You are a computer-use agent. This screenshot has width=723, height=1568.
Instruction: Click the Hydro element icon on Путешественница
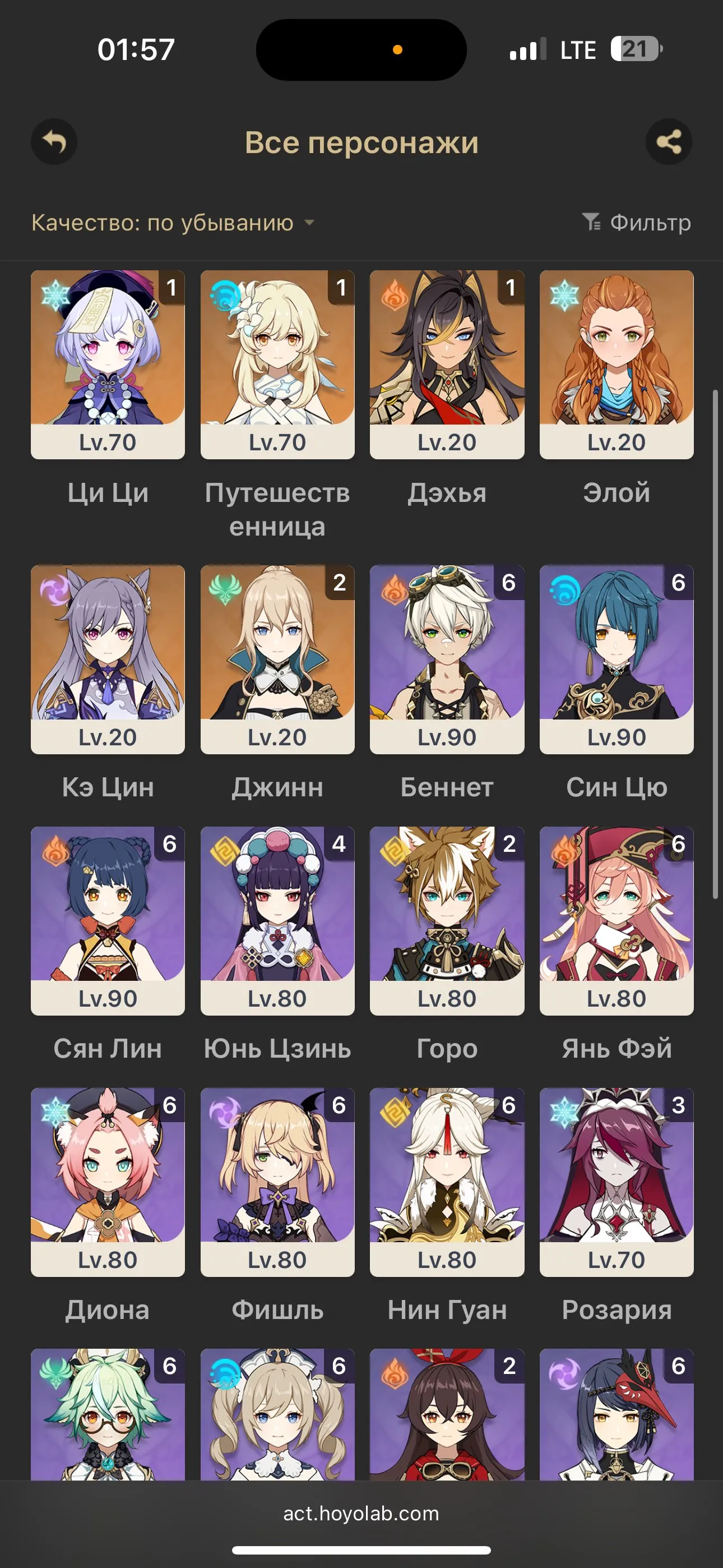click(x=224, y=294)
